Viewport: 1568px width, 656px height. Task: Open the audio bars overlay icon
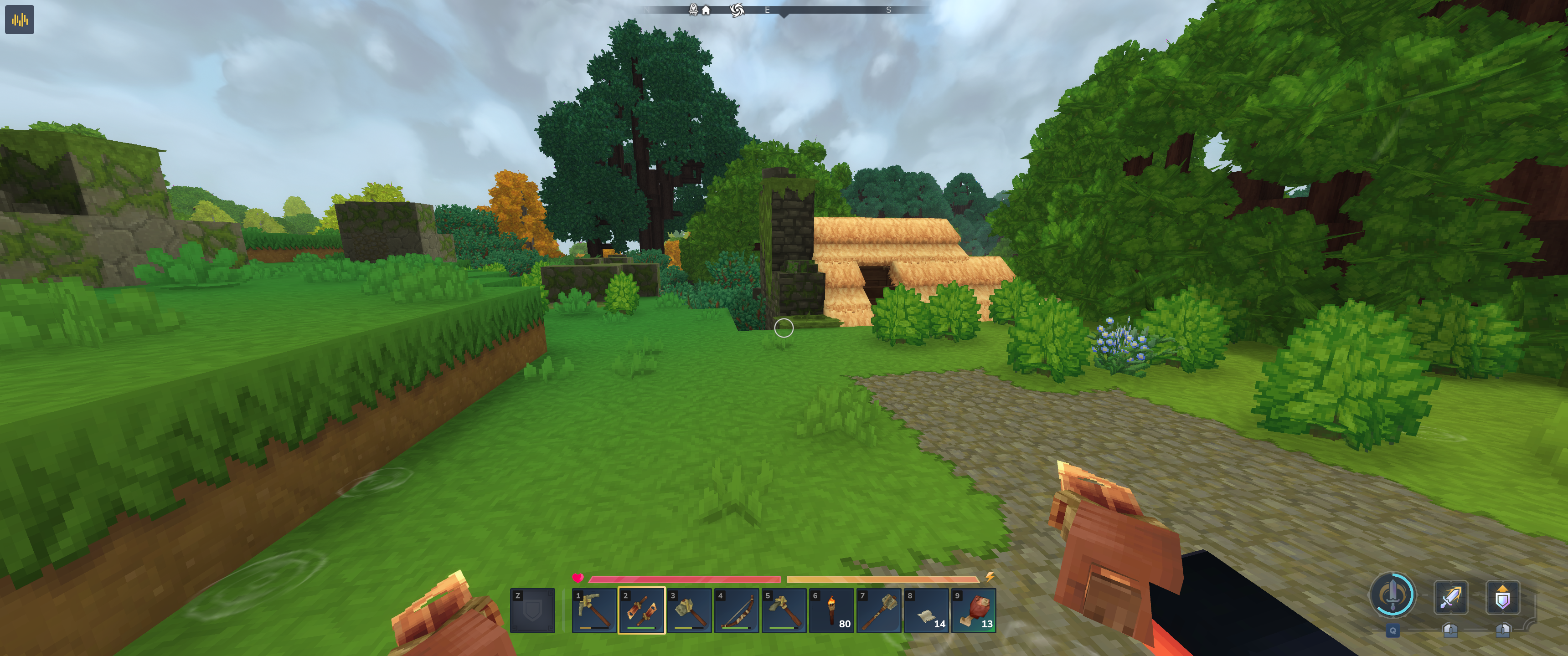(x=20, y=20)
